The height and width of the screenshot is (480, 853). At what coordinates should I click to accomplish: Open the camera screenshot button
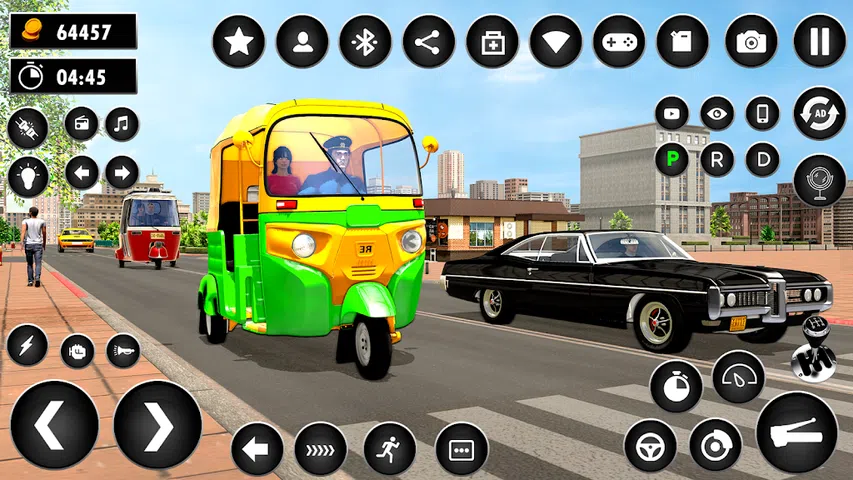[751, 42]
